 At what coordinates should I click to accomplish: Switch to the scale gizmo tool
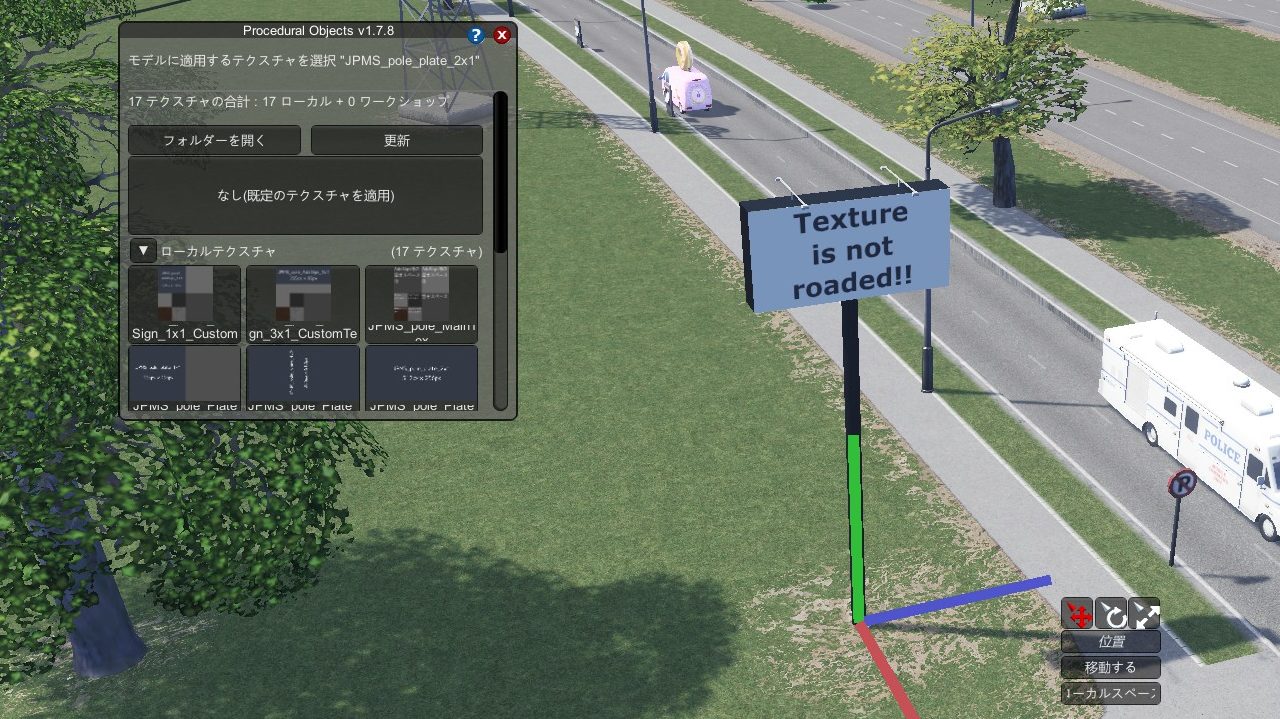(x=1145, y=612)
